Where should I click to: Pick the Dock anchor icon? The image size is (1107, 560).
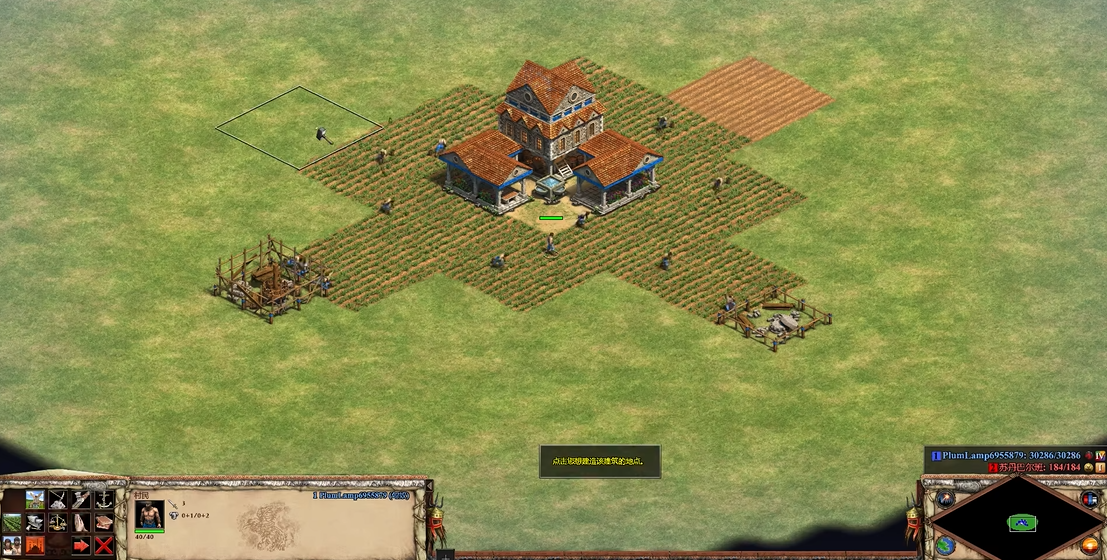[x=104, y=499]
